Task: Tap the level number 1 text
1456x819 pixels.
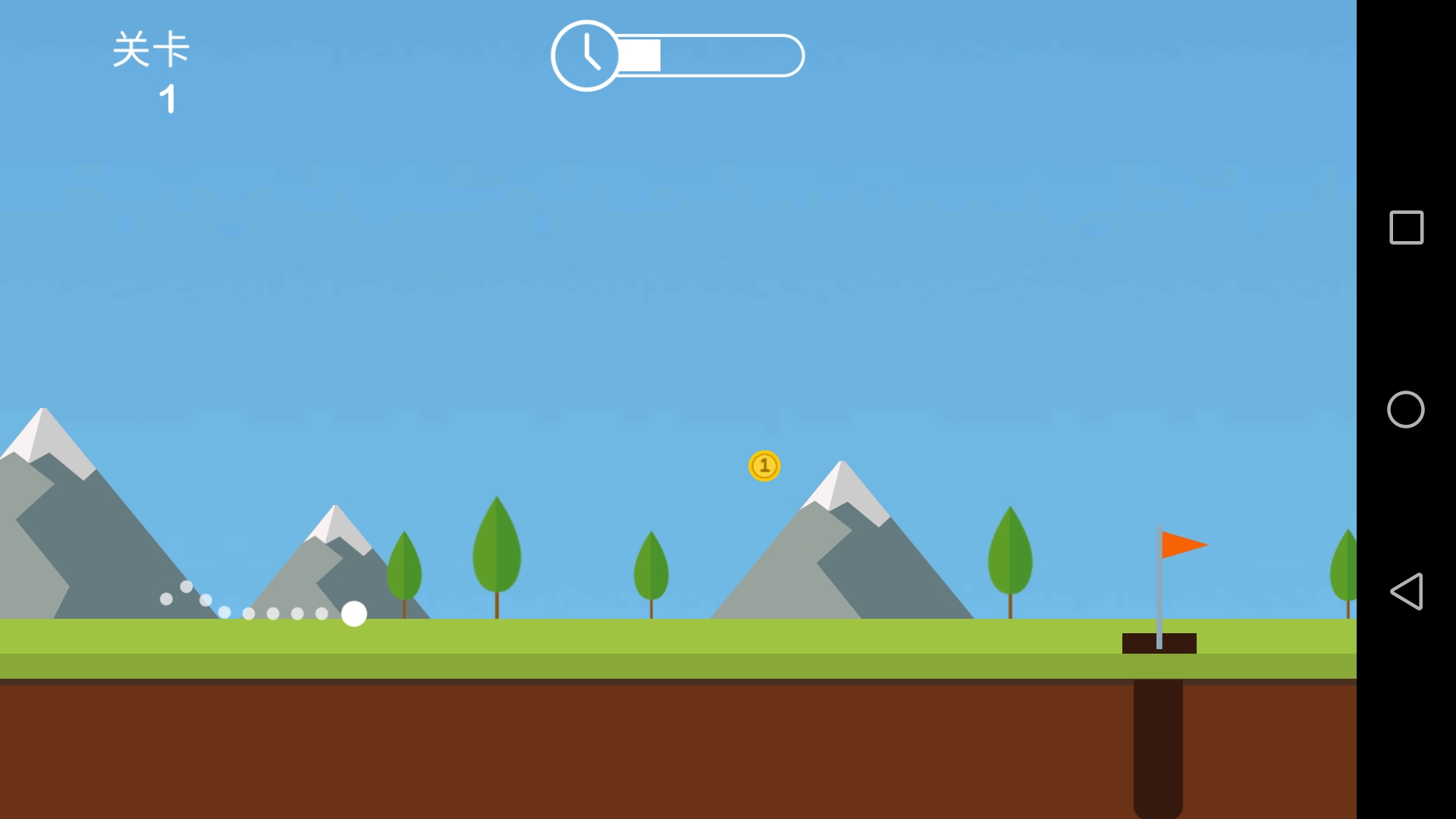Action: pos(168,98)
